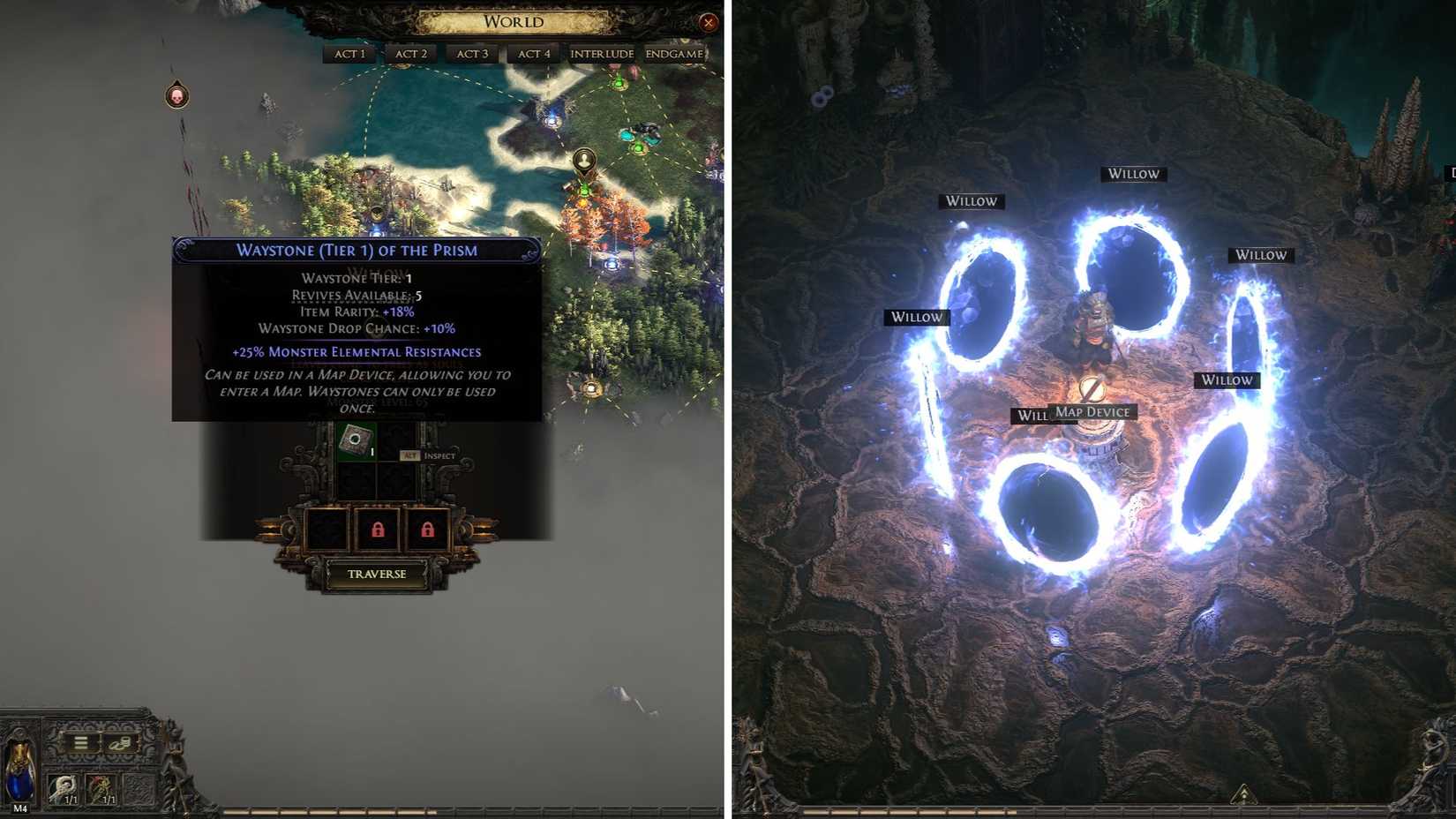Click the Map Device label
This screenshot has width=1456, height=819.
point(1092,411)
